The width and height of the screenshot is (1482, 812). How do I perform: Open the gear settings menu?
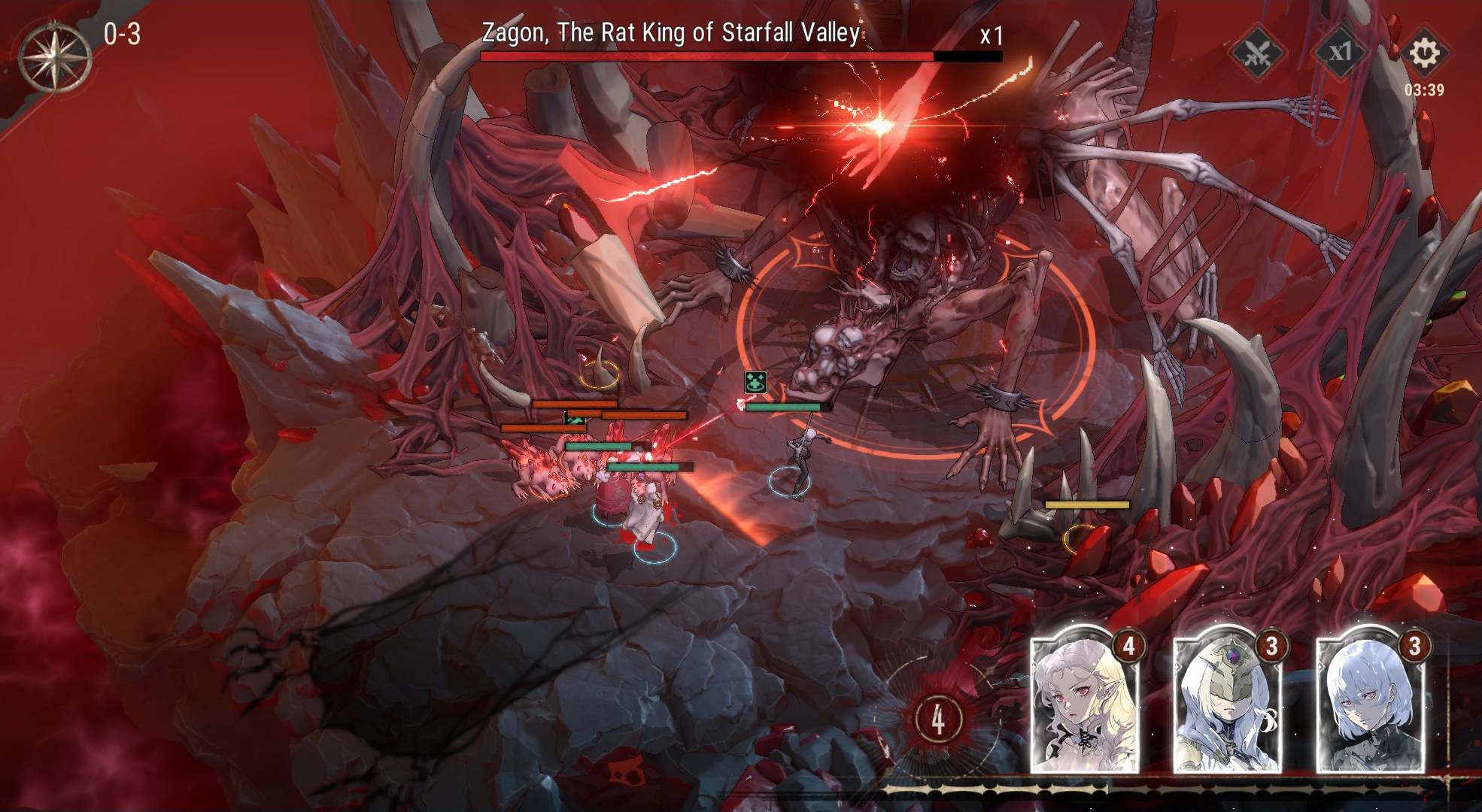pos(1423,53)
